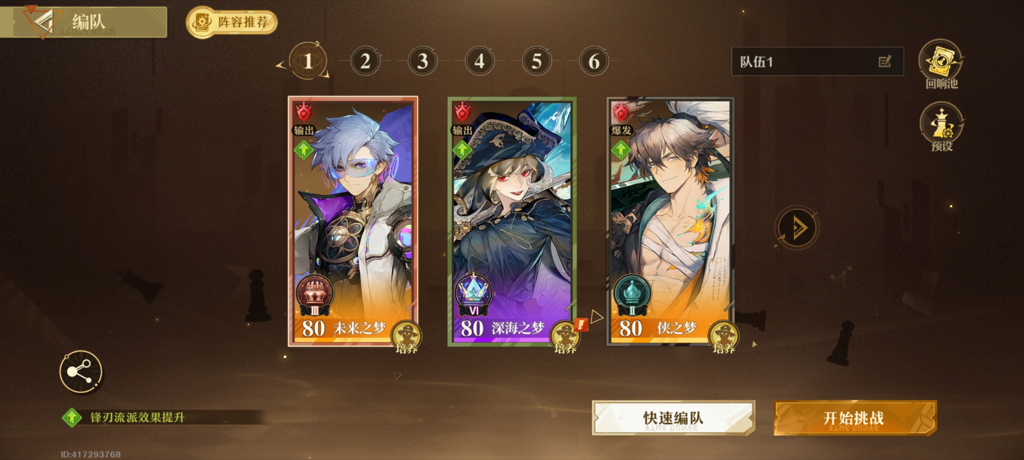Switch to team slot 4
The height and width of the screenshot is (460, 1024).
(479, 62)
